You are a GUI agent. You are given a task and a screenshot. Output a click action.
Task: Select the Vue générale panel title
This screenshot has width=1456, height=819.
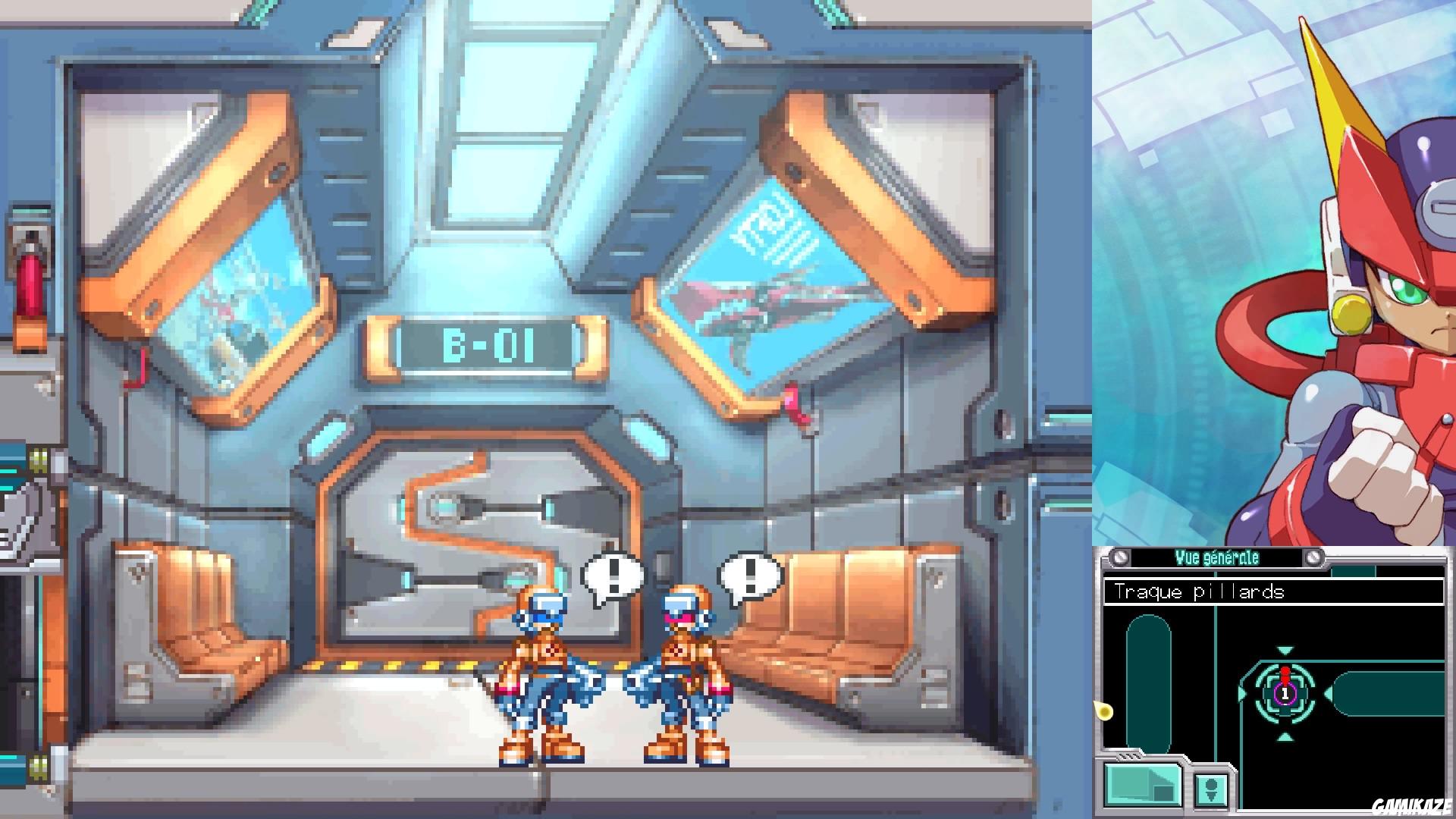pyautogui.click(x=1218, y=557)
